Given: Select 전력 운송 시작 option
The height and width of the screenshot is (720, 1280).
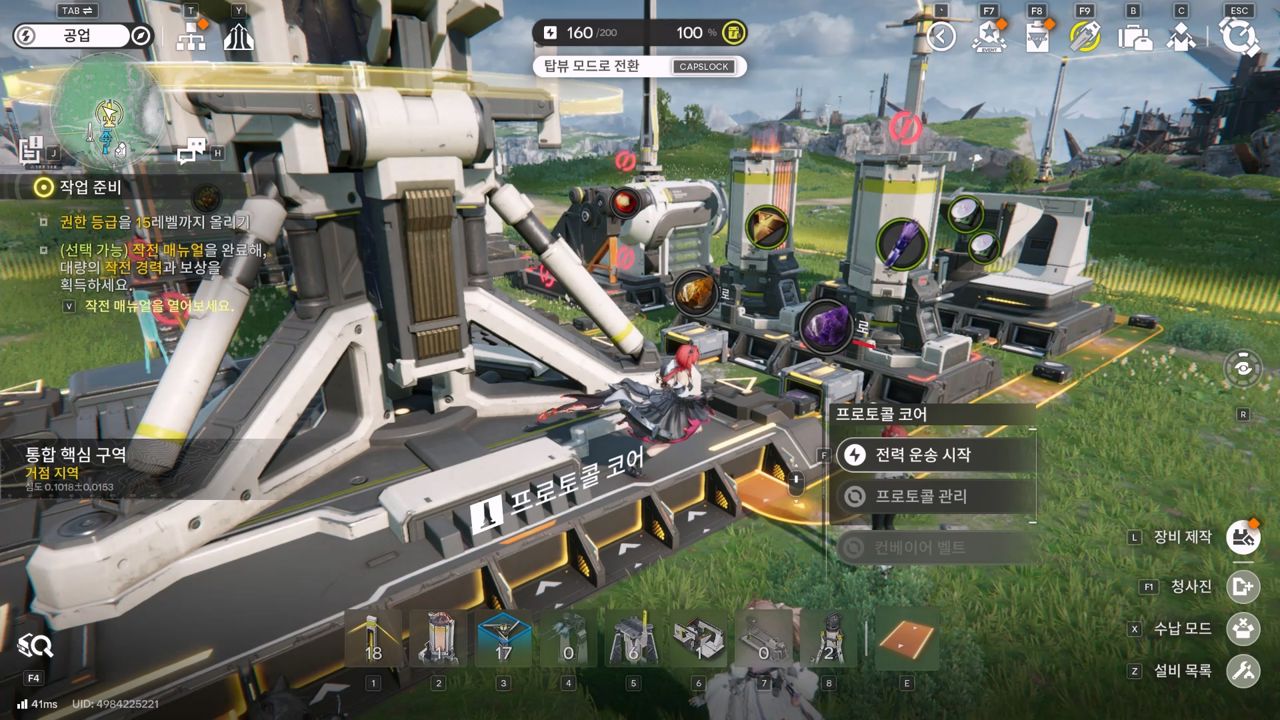Looking at the screenshot, I should [934, 455].
